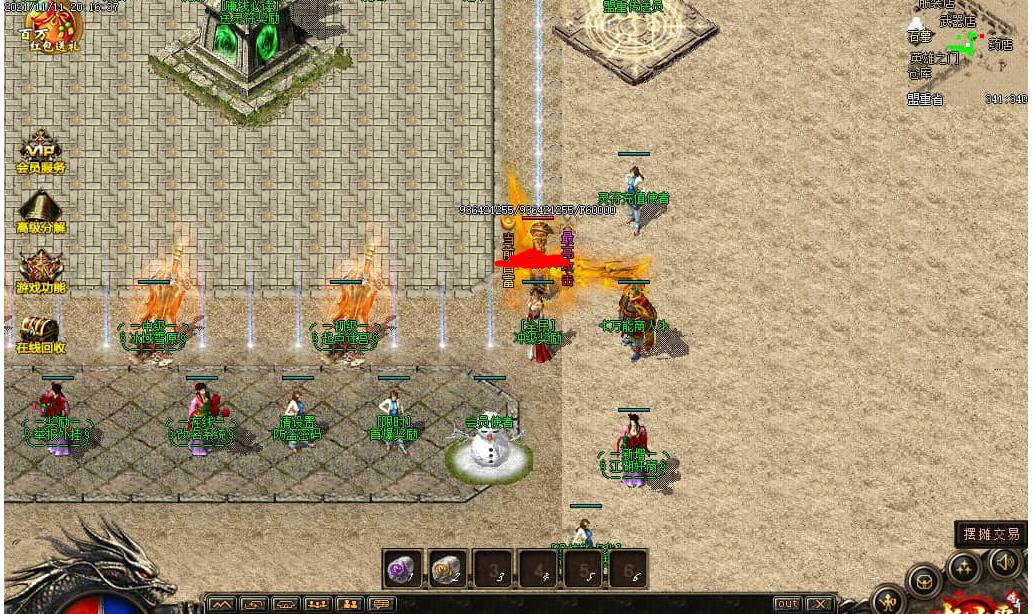Viewport: 1034px width, 614px height.
Task: Open the chat speech-bubble button on bottom bar
Action: pos(380,604)
